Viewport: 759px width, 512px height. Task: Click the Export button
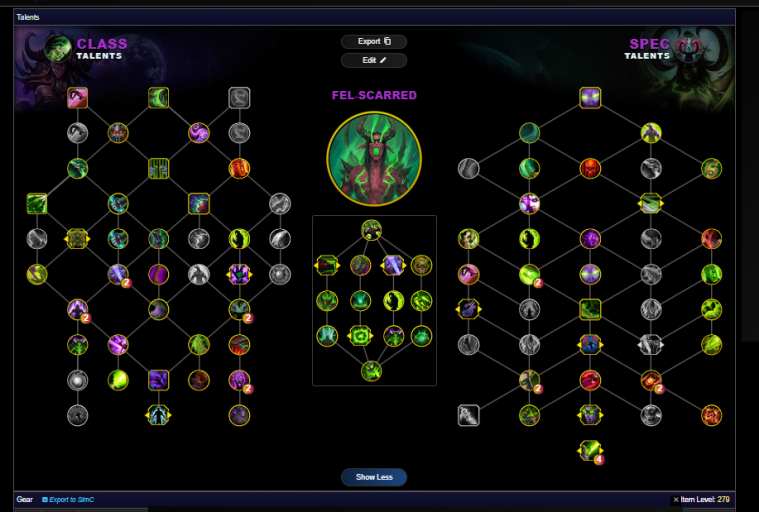click(x=374, y=42)
